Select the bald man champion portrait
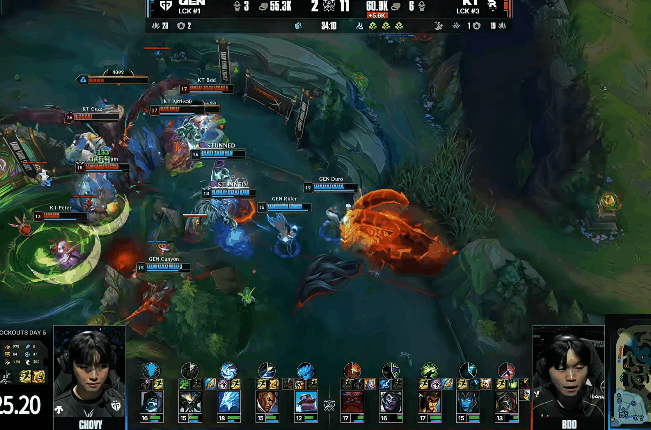651x430 pixels. click(x=268, y=403)
